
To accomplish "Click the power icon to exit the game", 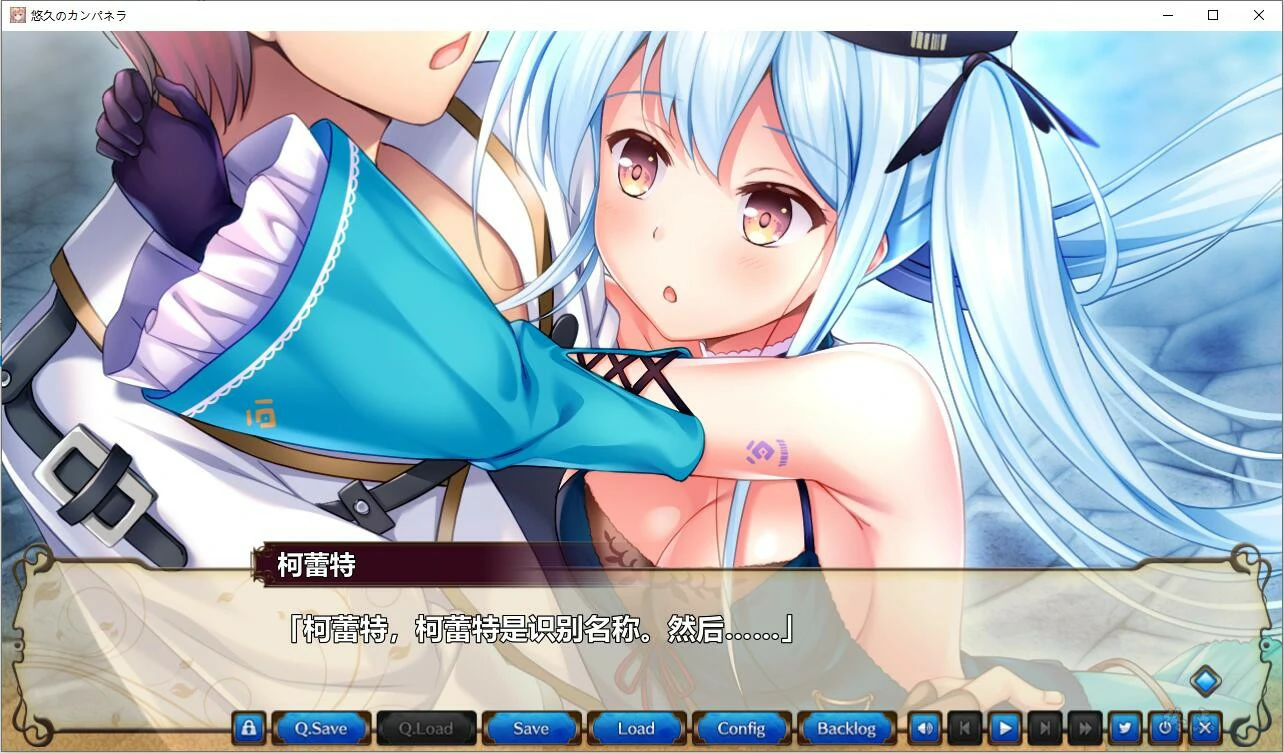I will 1164,727.
